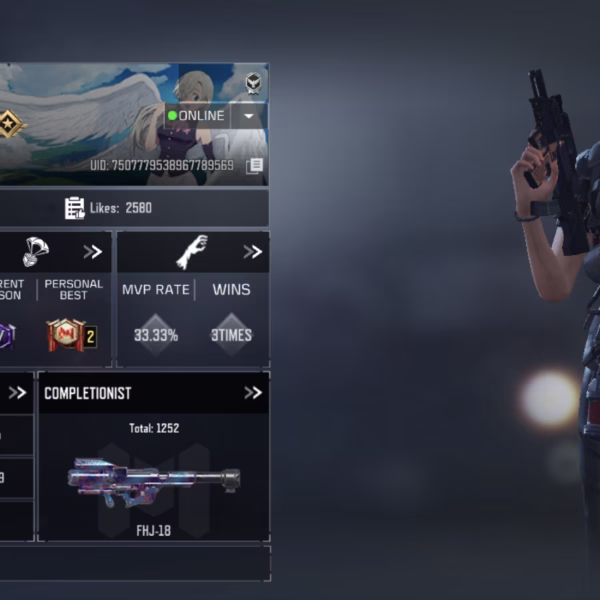Expand the battle royale parachute stats panel
This screenshot has width=600, height=600.
point(93,252)
